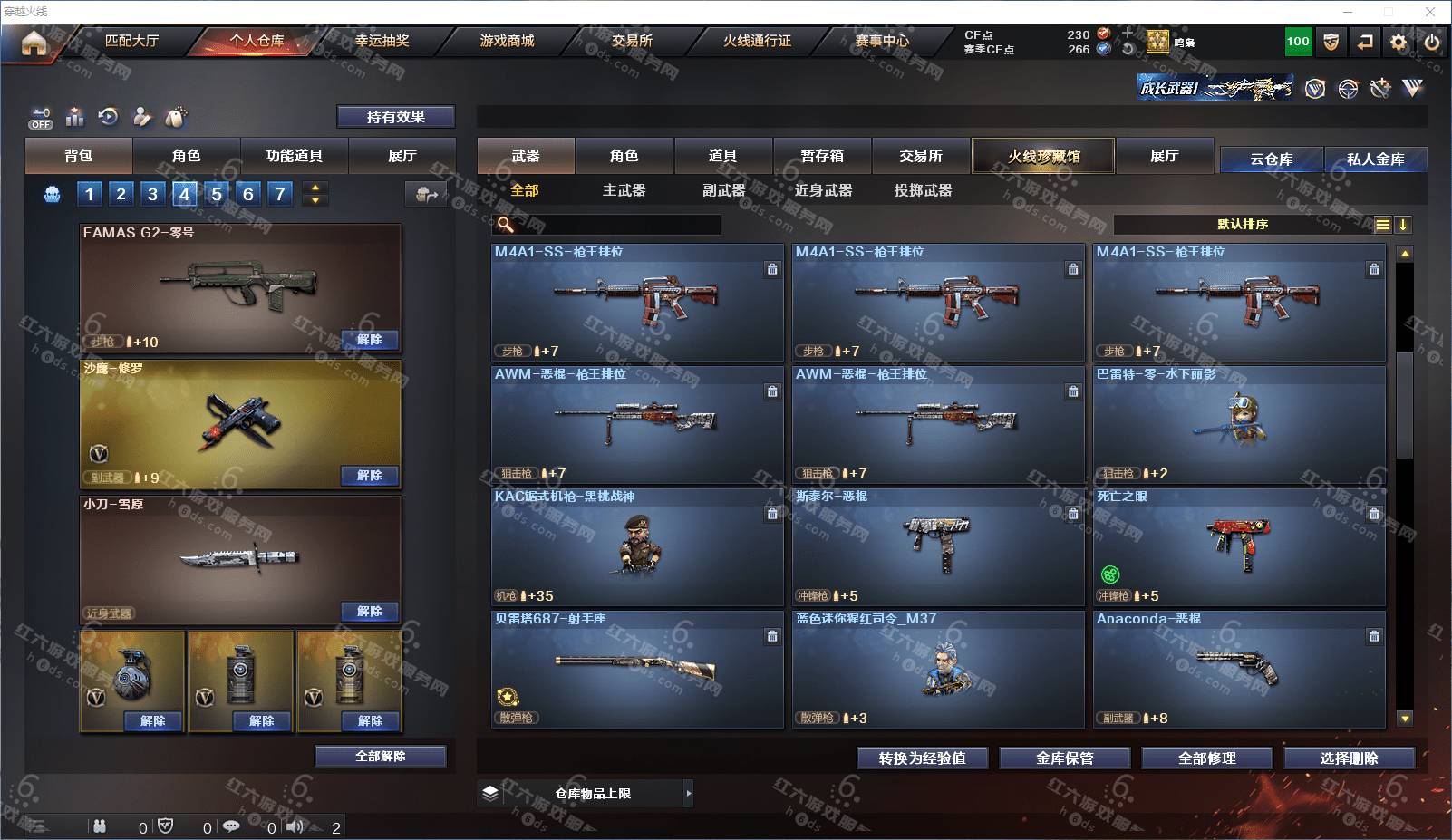Open the 火线珍藏馆 tab

coord(1043,156)
